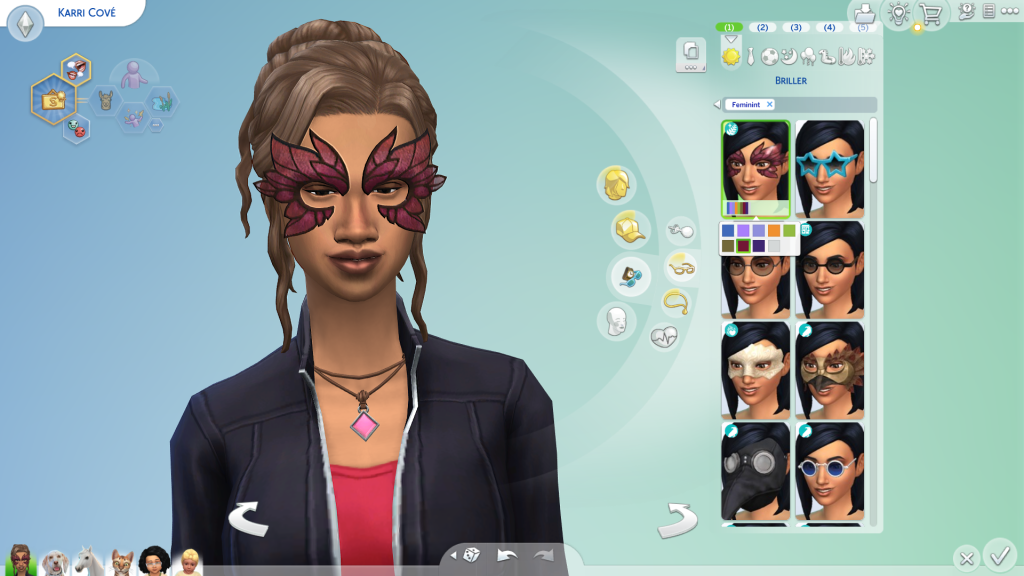Open the necklace accessory category

675,301
